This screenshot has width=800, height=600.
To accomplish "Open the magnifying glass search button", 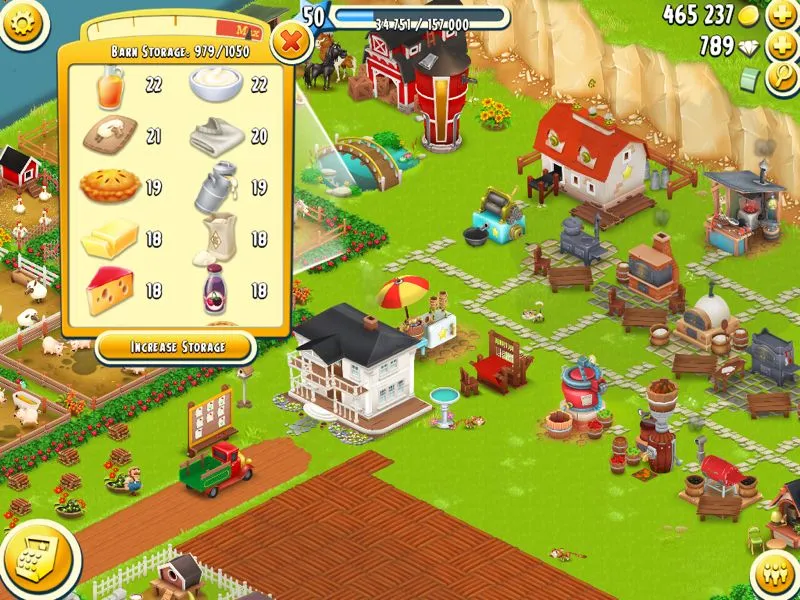I will click(780, 80).
